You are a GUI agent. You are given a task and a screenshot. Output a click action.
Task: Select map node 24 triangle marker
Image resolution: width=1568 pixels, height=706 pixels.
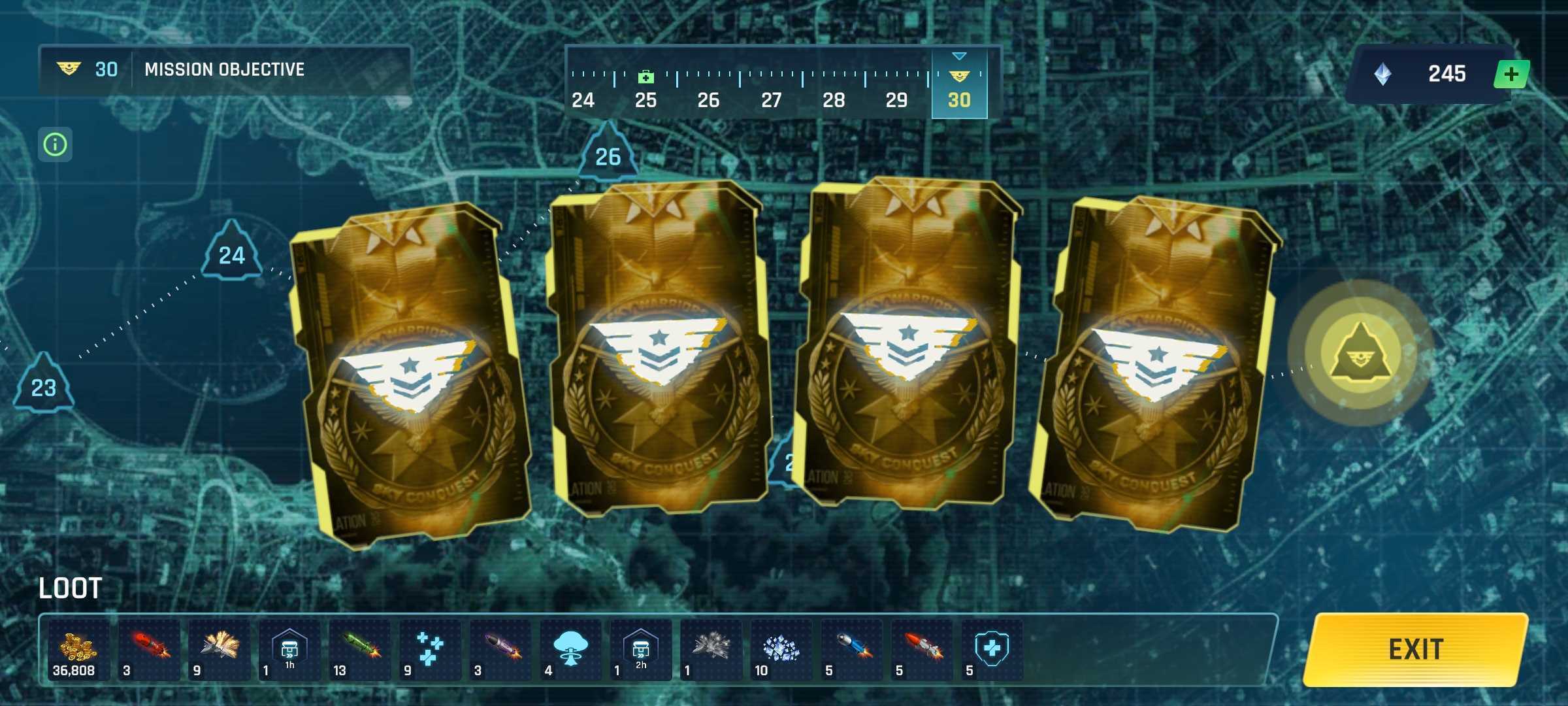(x=231, y=253)
